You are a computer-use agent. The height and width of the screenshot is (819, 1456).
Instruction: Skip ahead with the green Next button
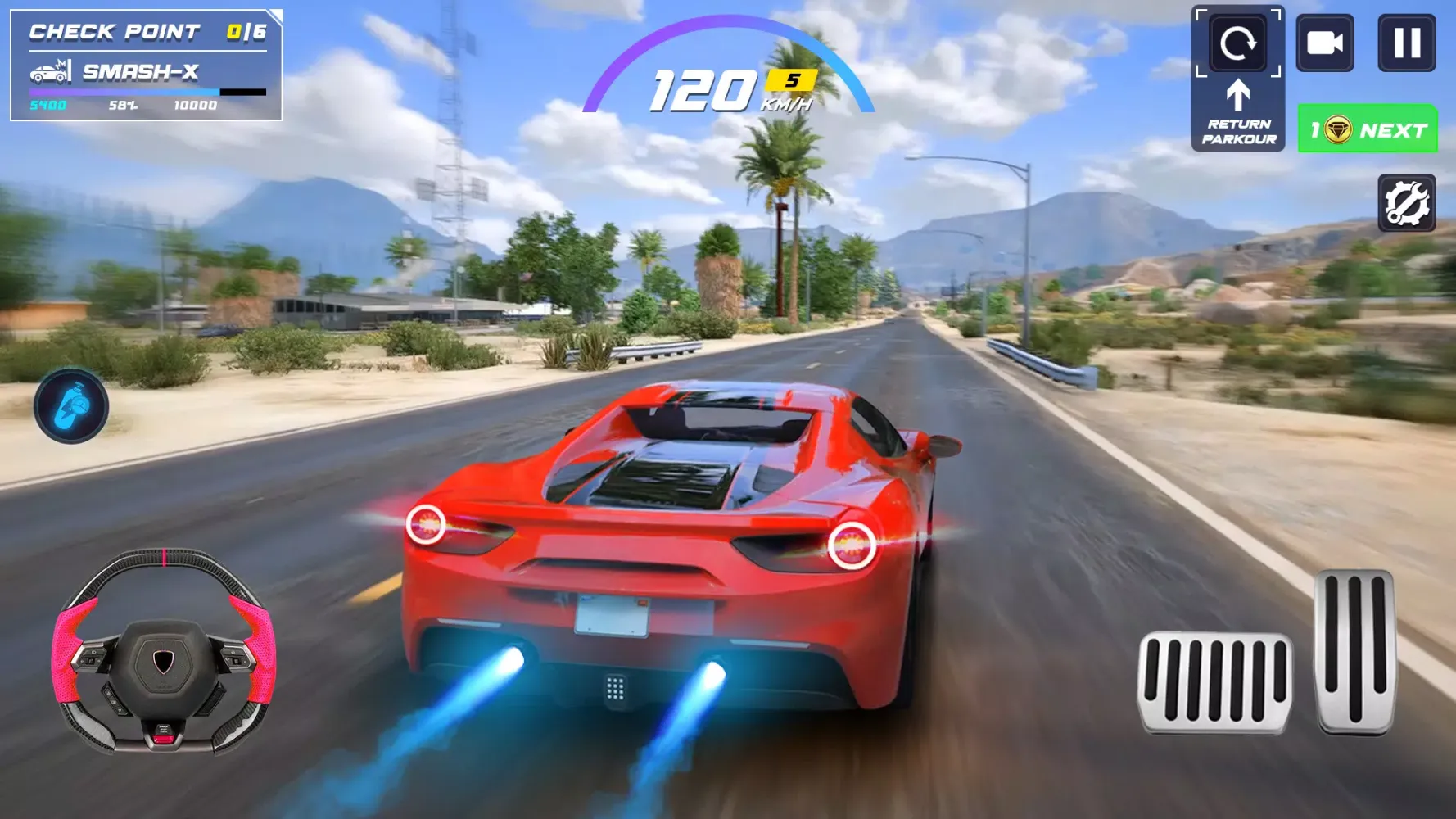(1367, 129)
